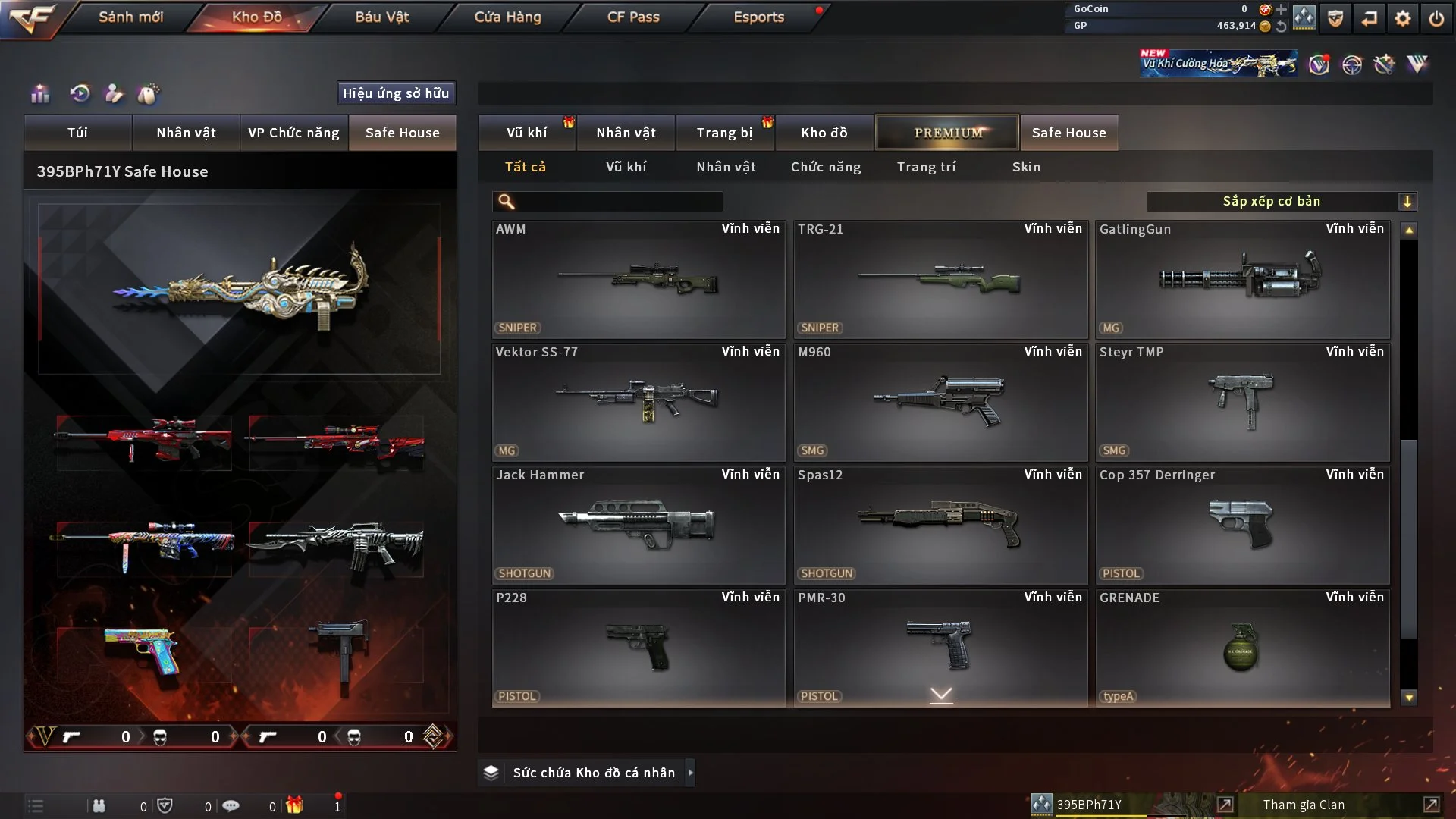1456x819 pixels.
Task: Open the Sắp xếp cơ bản sort dropdown
Action: (x=1281, y=202)
